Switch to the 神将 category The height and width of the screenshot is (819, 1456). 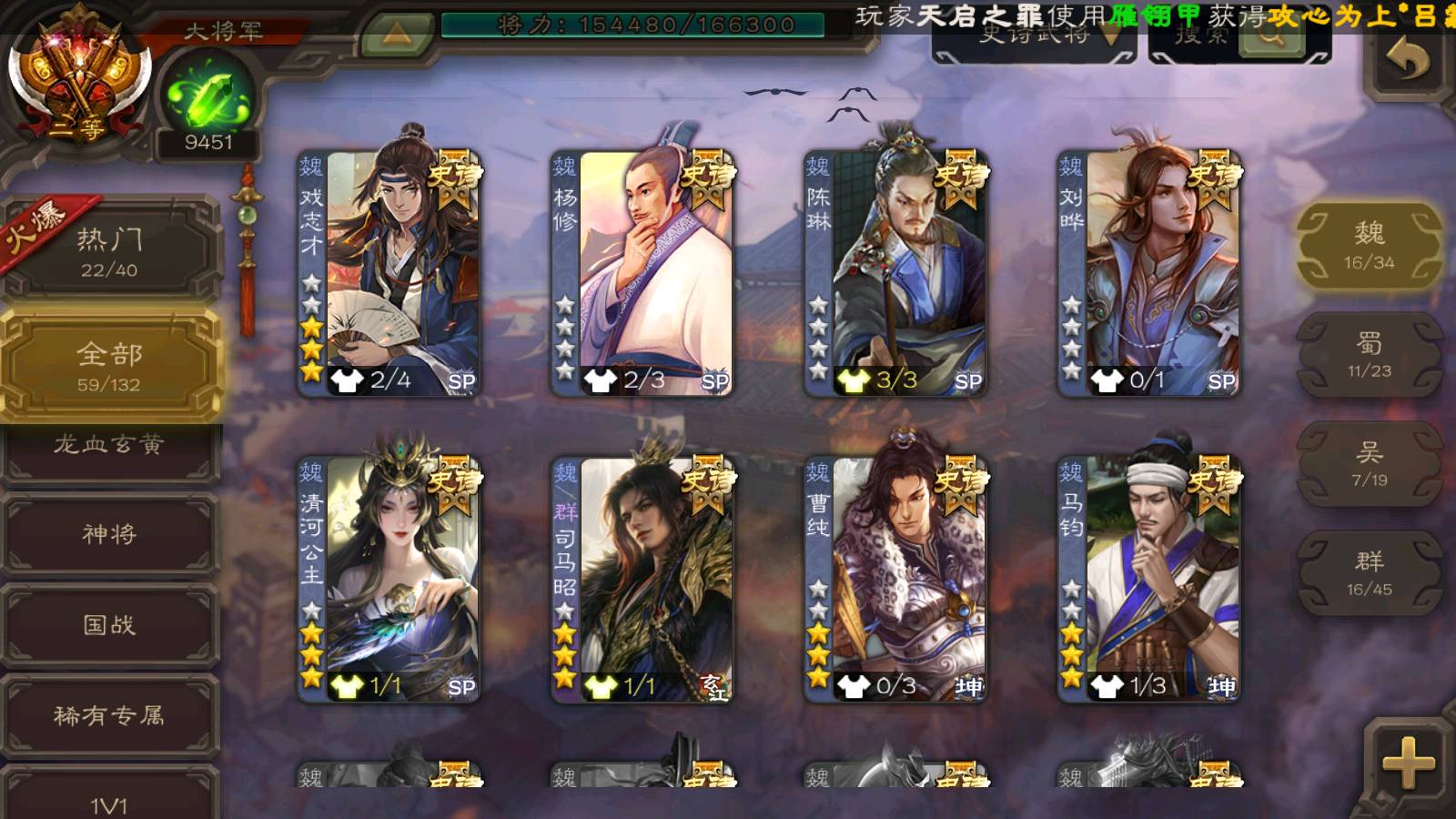click(x=109, y=534)
